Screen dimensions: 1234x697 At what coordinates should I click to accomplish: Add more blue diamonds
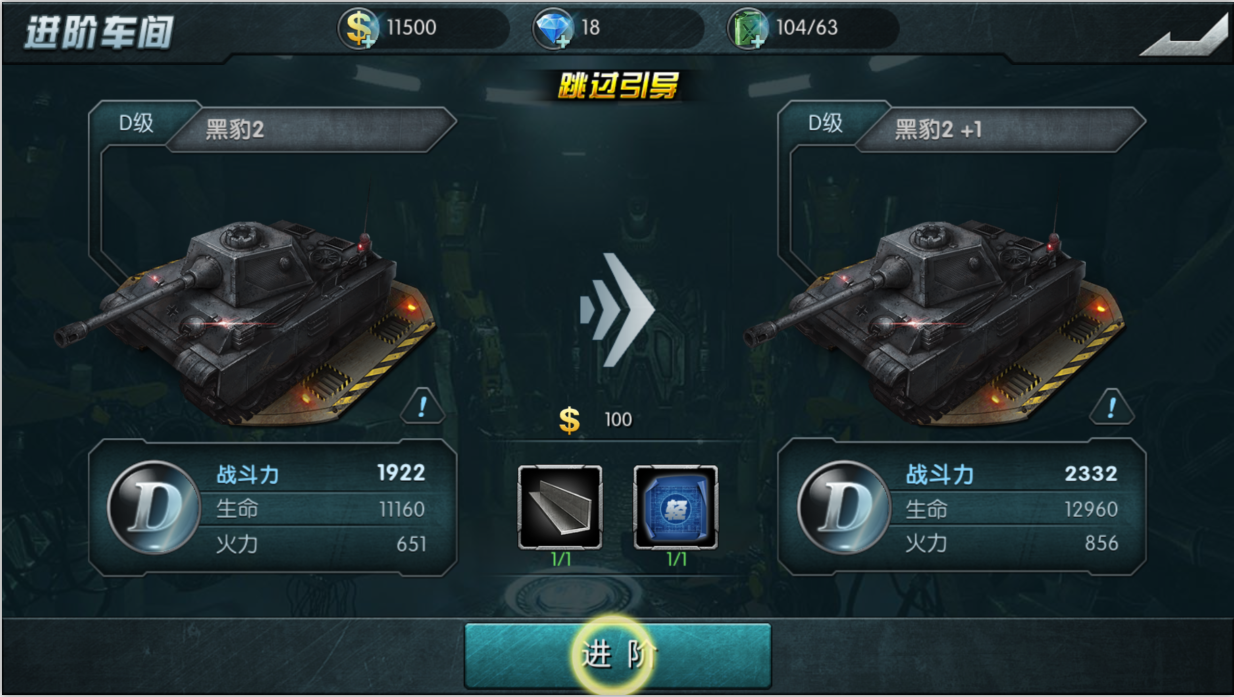[553, 28]
